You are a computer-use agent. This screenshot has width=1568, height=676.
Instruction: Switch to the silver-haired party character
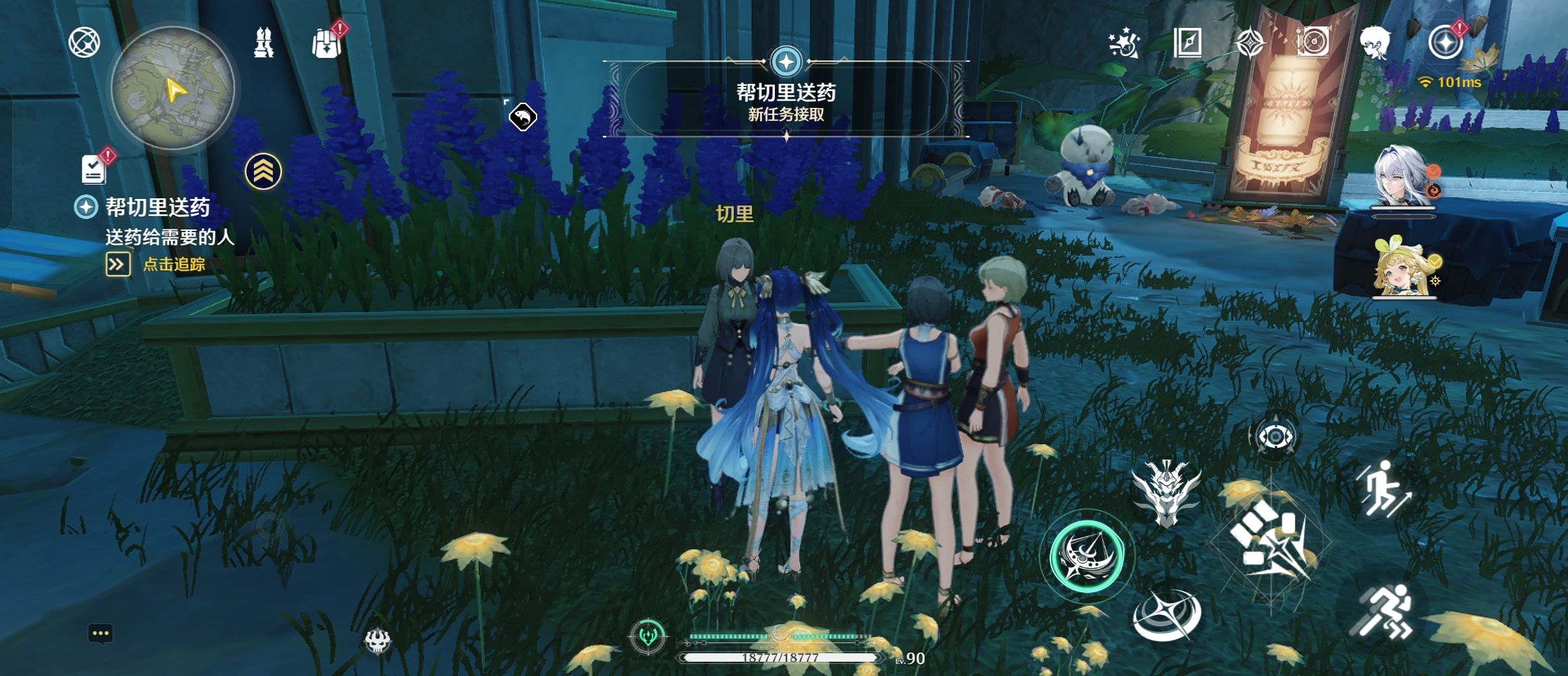1401,177
